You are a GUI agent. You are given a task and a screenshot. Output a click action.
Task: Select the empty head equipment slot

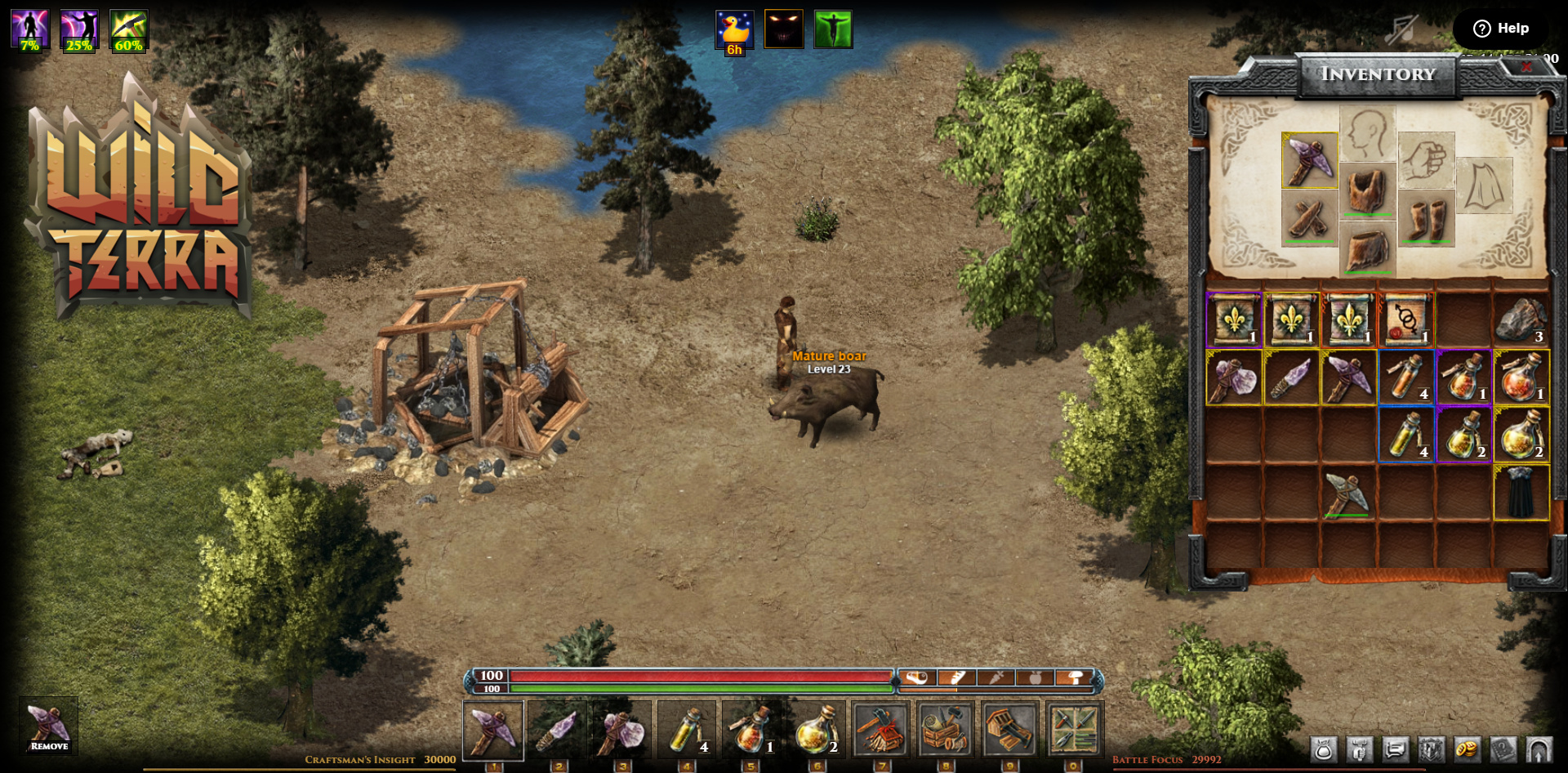1367,132
